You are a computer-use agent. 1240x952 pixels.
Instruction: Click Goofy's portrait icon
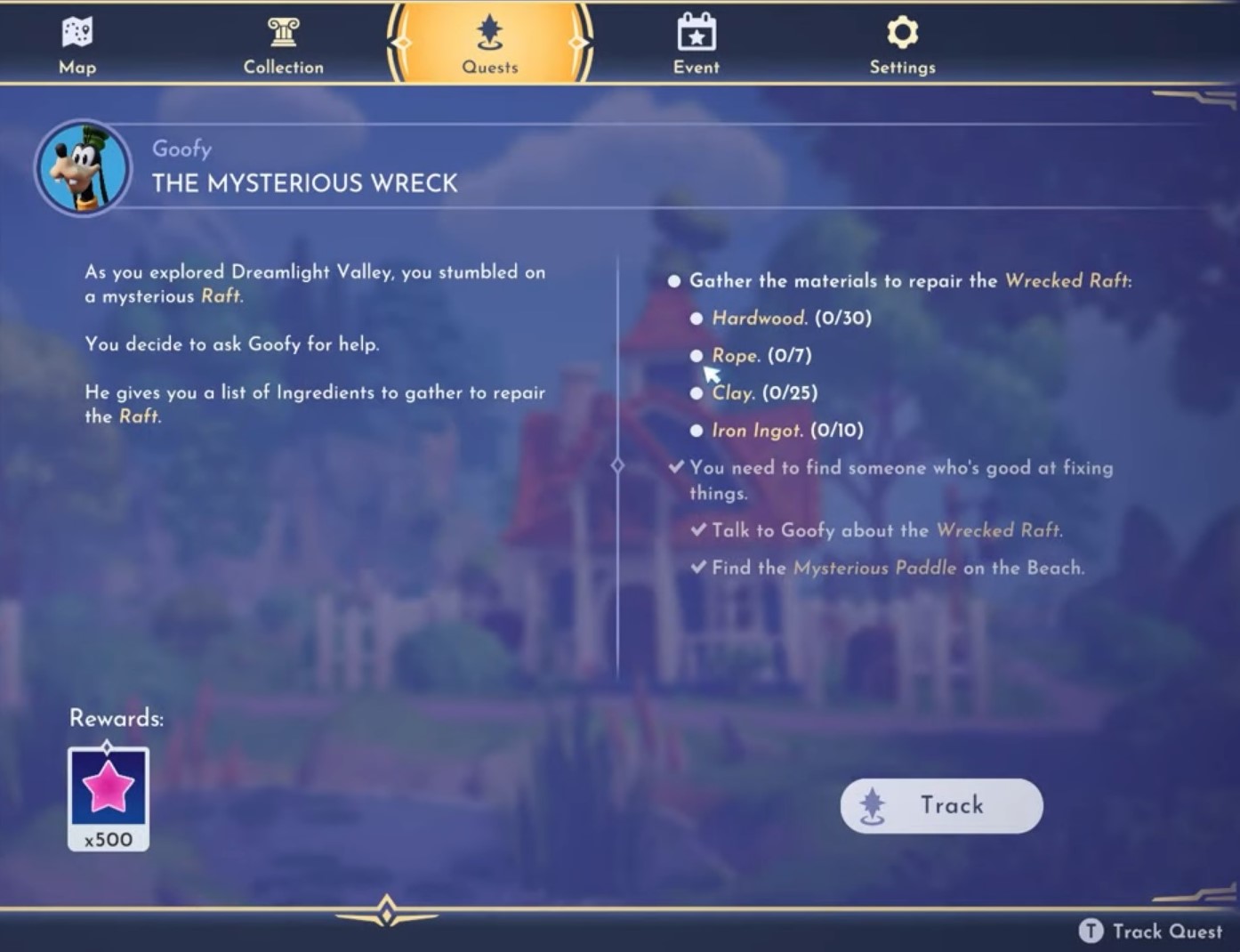[x=83, y=168]
